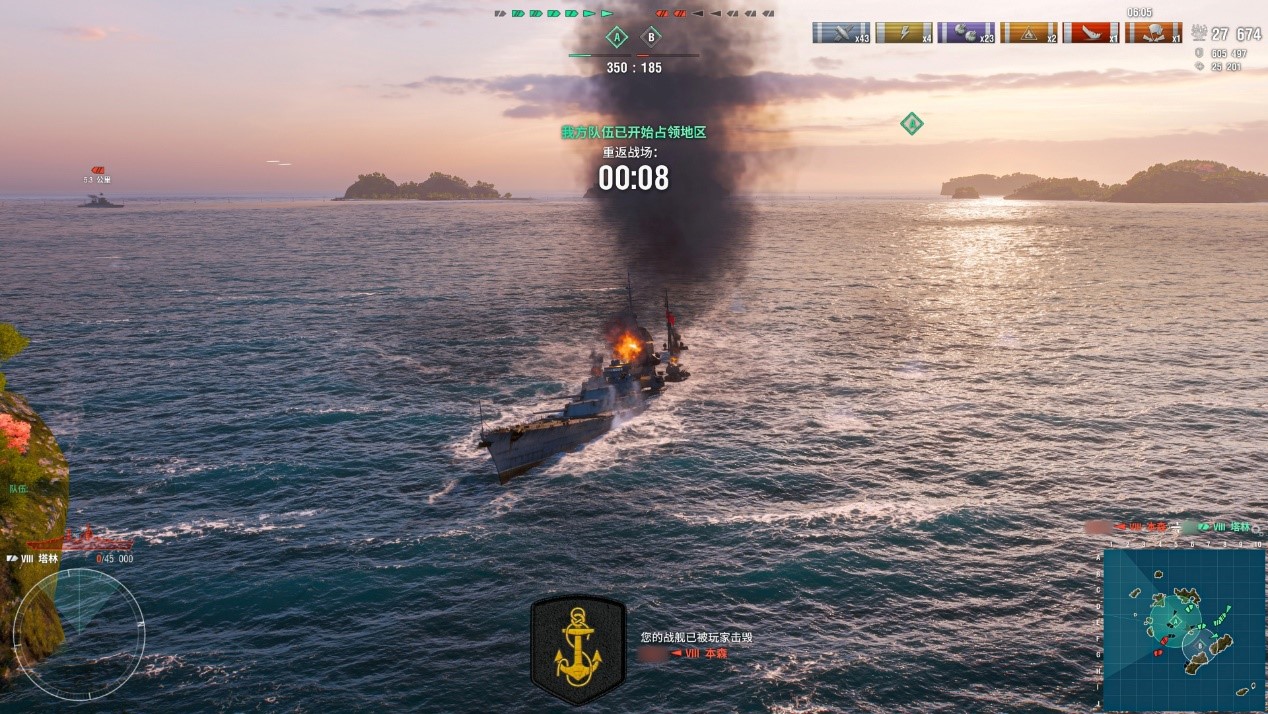This screenshot has width=1268, height=714.
Task: Select capture point A indicator at top
Action: point(617,38)
